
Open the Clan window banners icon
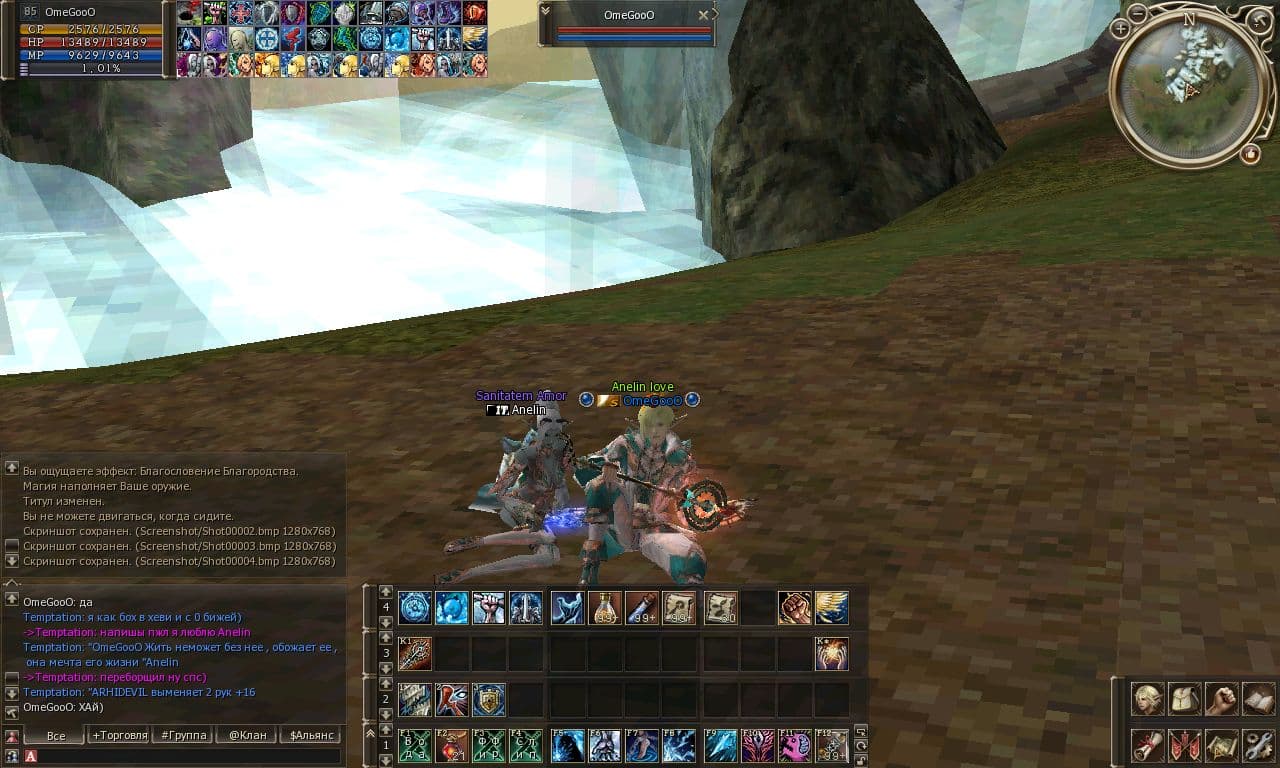coord(1184,745)
